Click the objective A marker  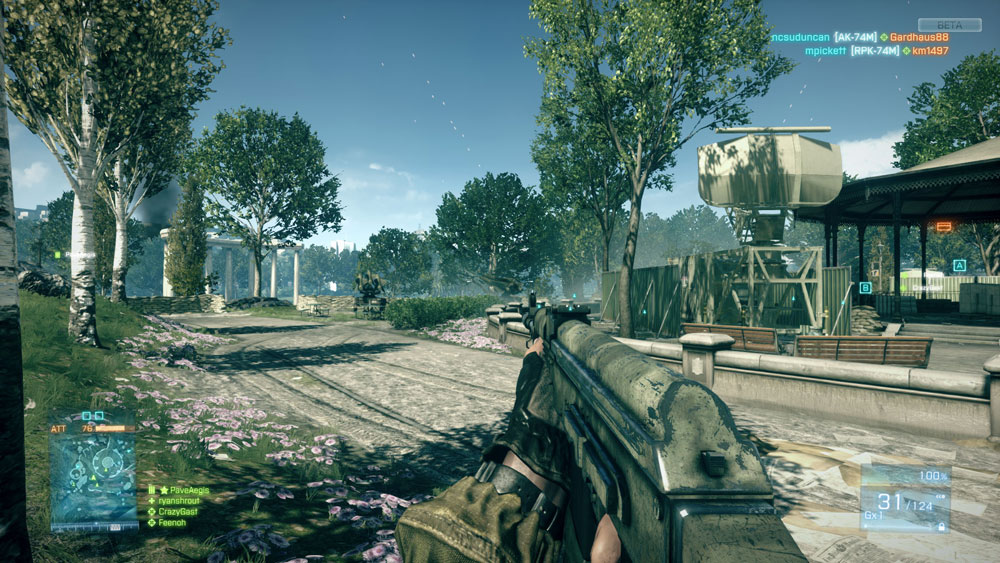pyautogui.click(x=959, y=266)
